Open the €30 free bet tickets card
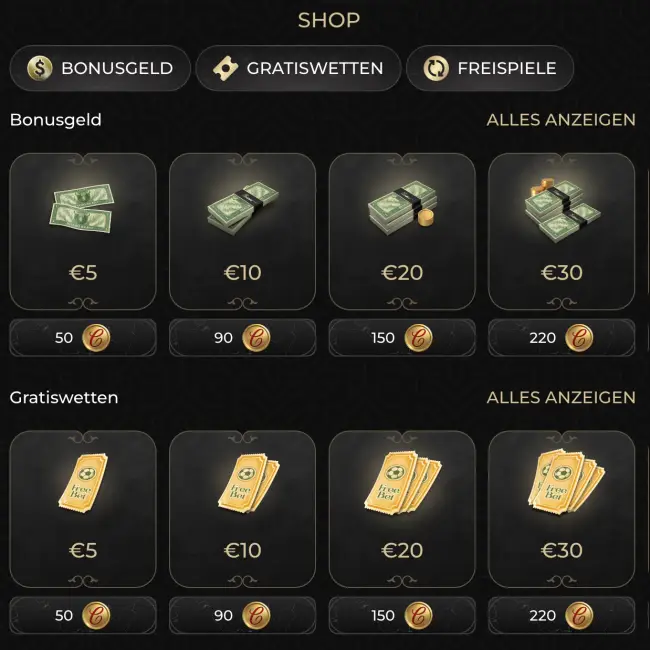Viewport: 650px width, 650px height. (561, 509)
